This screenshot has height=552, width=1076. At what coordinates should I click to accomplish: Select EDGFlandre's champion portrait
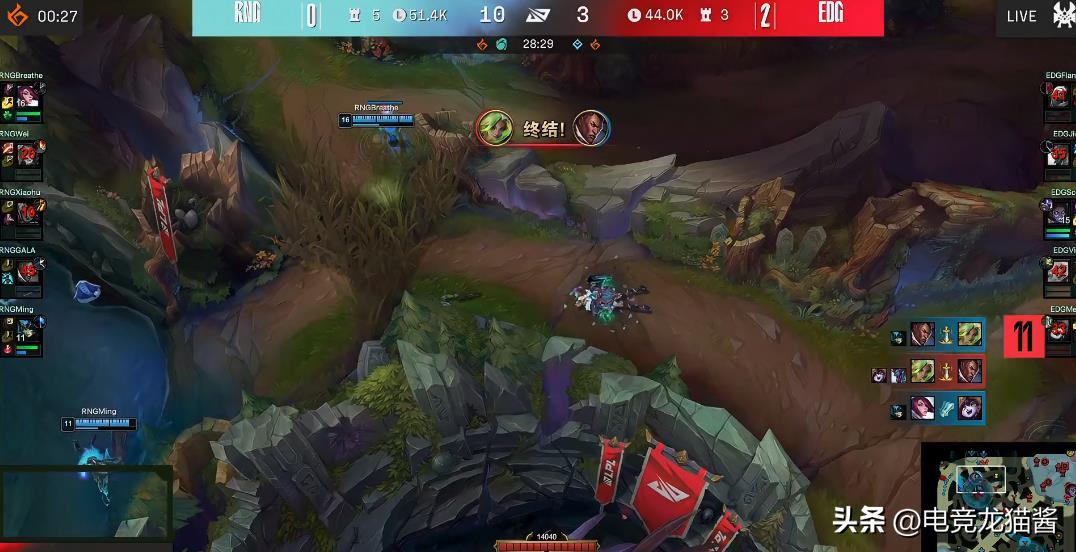coord(1059,96)
